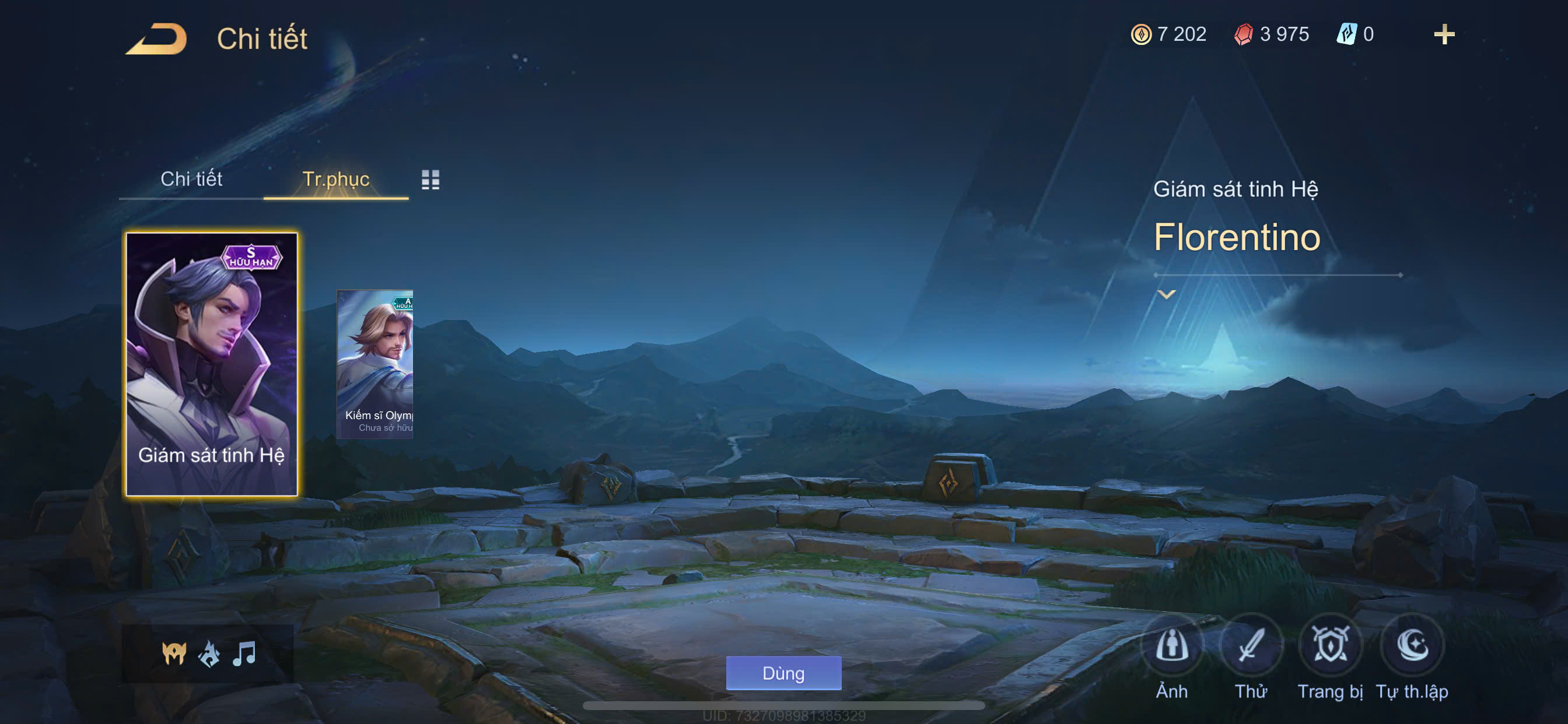Image resolution: width=1568 pixels, height=724 pixels.
Task: Choose the Kiếm sĩ Olympia skin card
Action: coord(375,364)
